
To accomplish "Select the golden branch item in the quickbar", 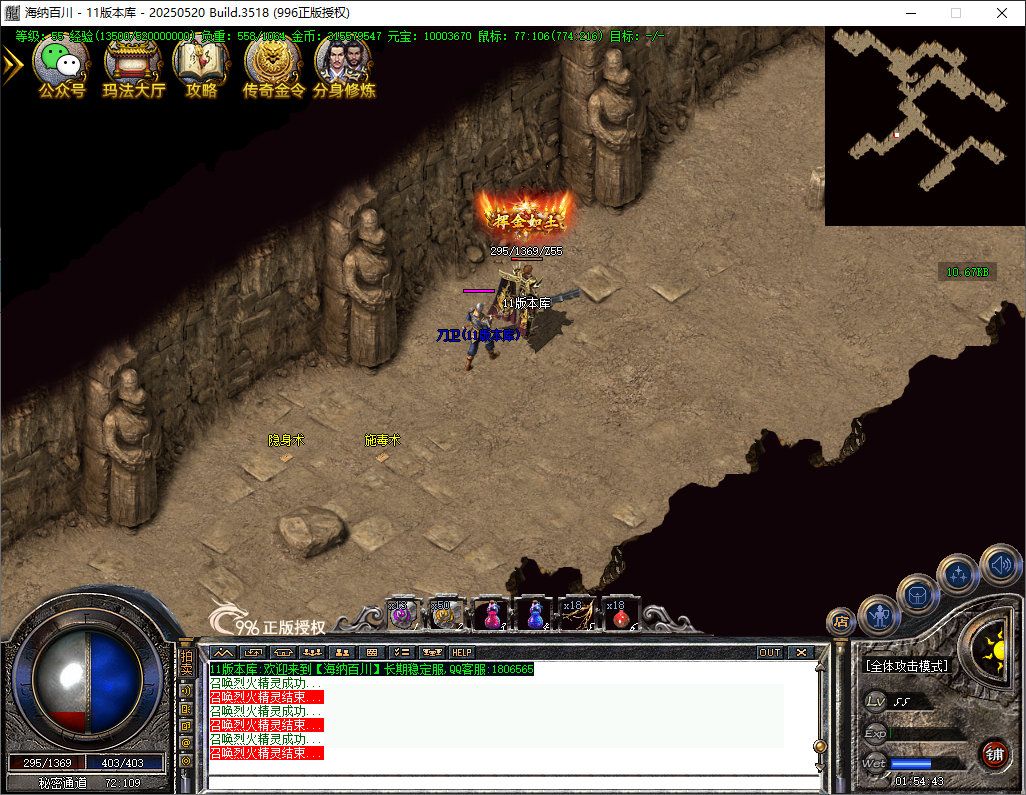I will tap(576, 614).
